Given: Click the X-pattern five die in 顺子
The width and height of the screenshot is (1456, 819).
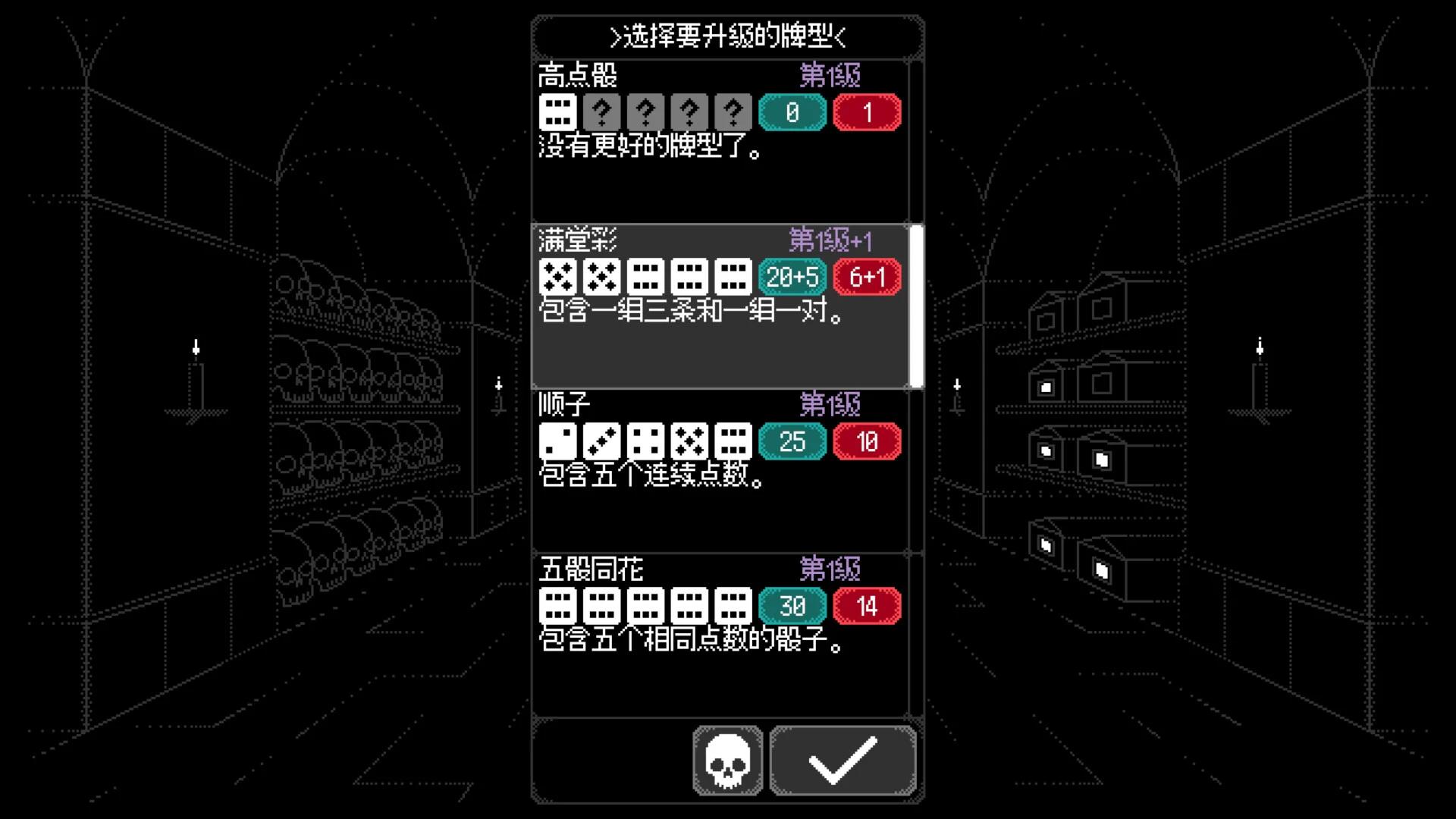Looking at the screenshot, I should [689, 441].
